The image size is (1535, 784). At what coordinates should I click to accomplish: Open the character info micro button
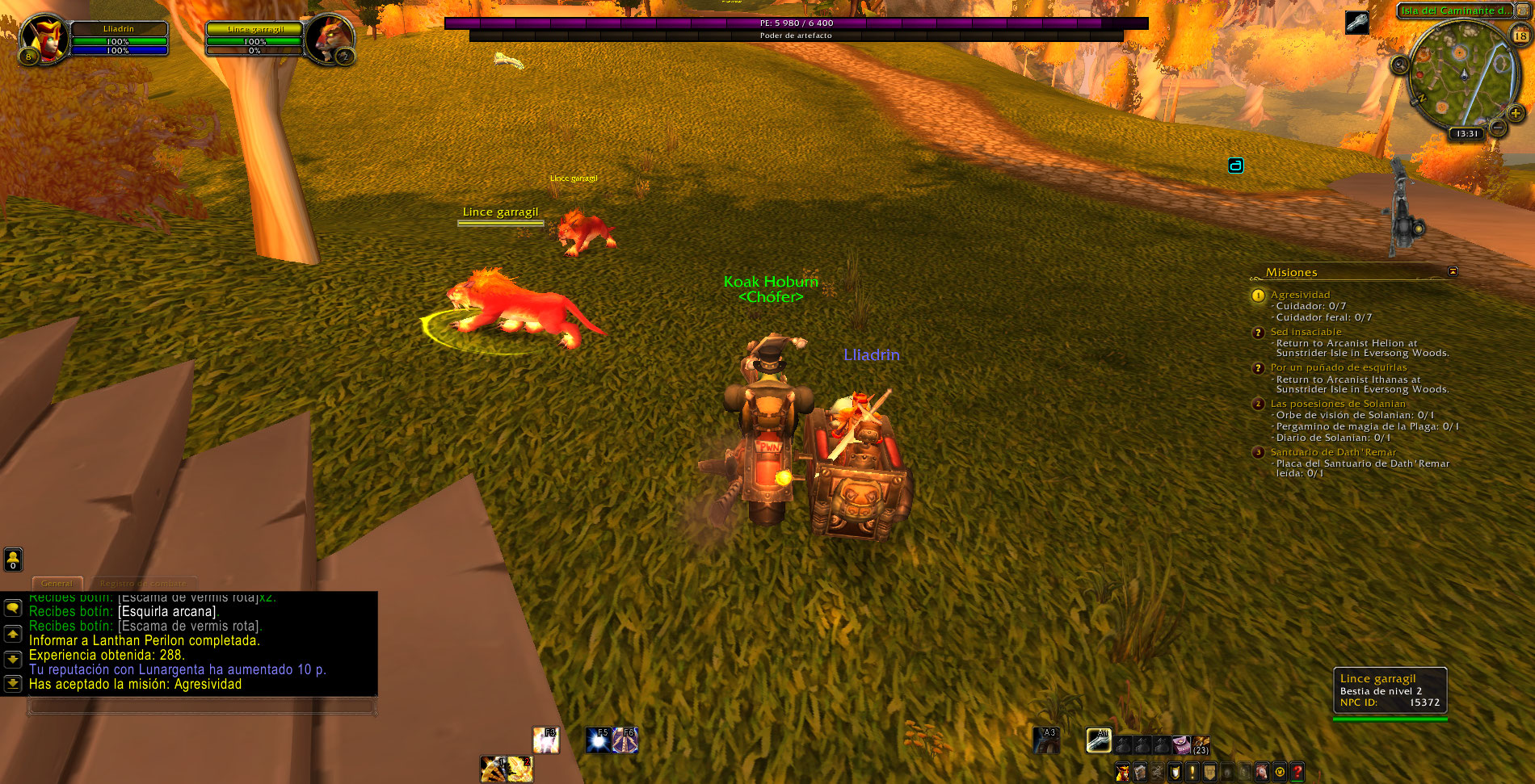1122,773
